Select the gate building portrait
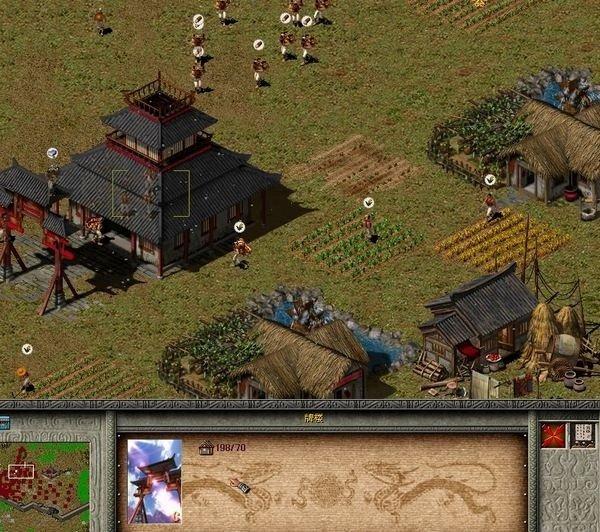 click(x=155, y=481)
